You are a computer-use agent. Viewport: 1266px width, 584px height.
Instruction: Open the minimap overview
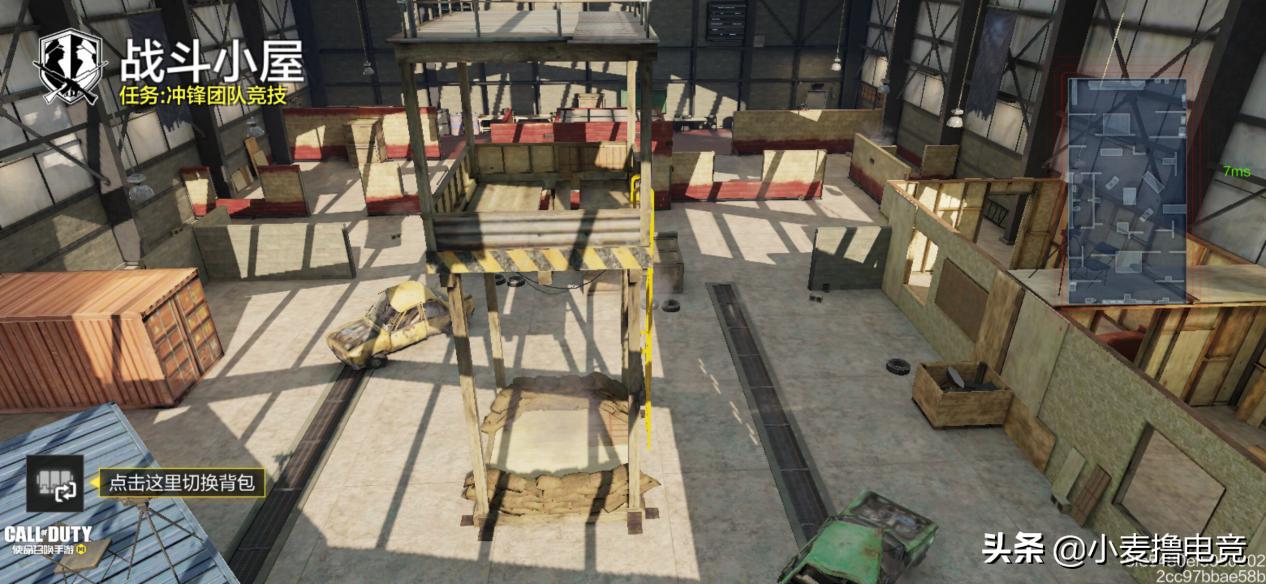tap(1127, 189)
